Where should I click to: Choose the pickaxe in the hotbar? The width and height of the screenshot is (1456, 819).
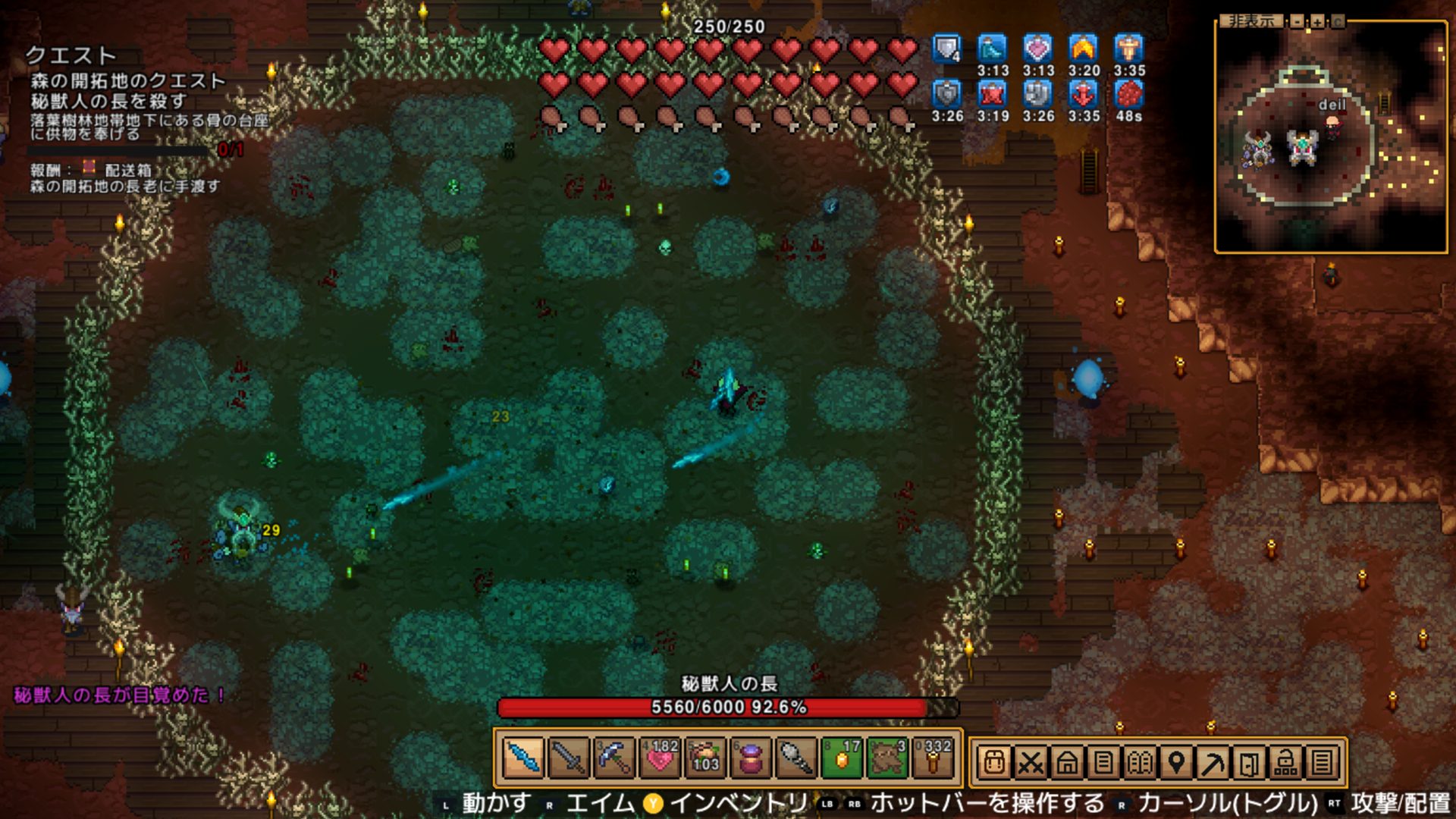[x=614, y=758]
